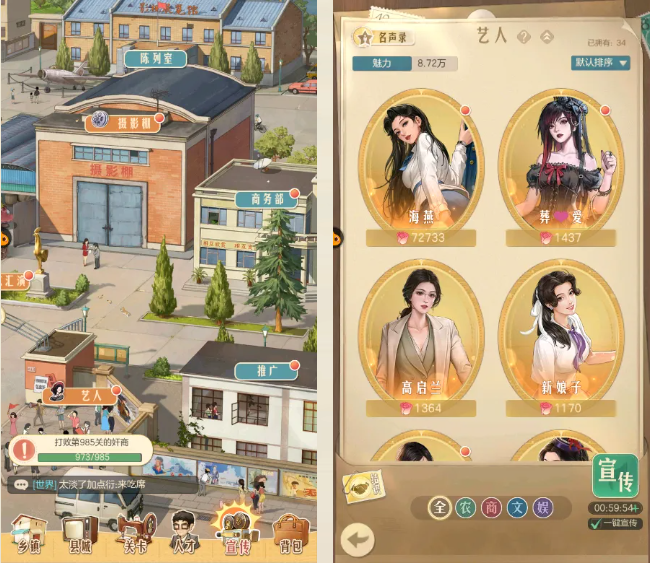Screen dimensions: 650x563
Task: Open the 乡镇 town tab
Action: 29,534
